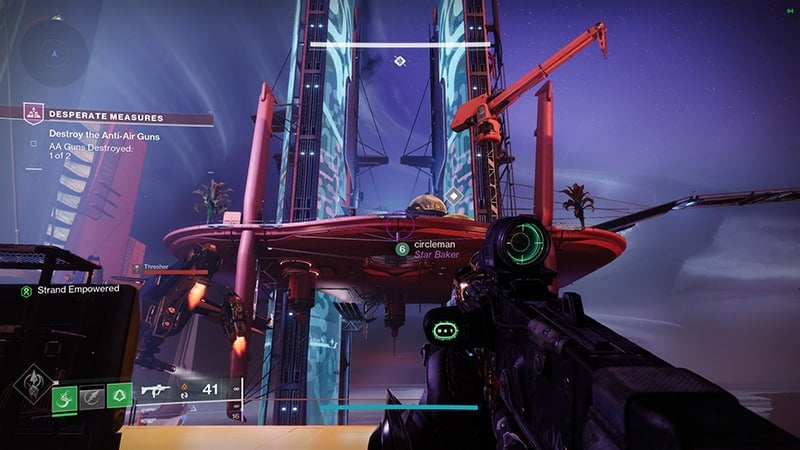Activate the green grenade ability icon
The image size is (800, 450).
tap(62, 398)
